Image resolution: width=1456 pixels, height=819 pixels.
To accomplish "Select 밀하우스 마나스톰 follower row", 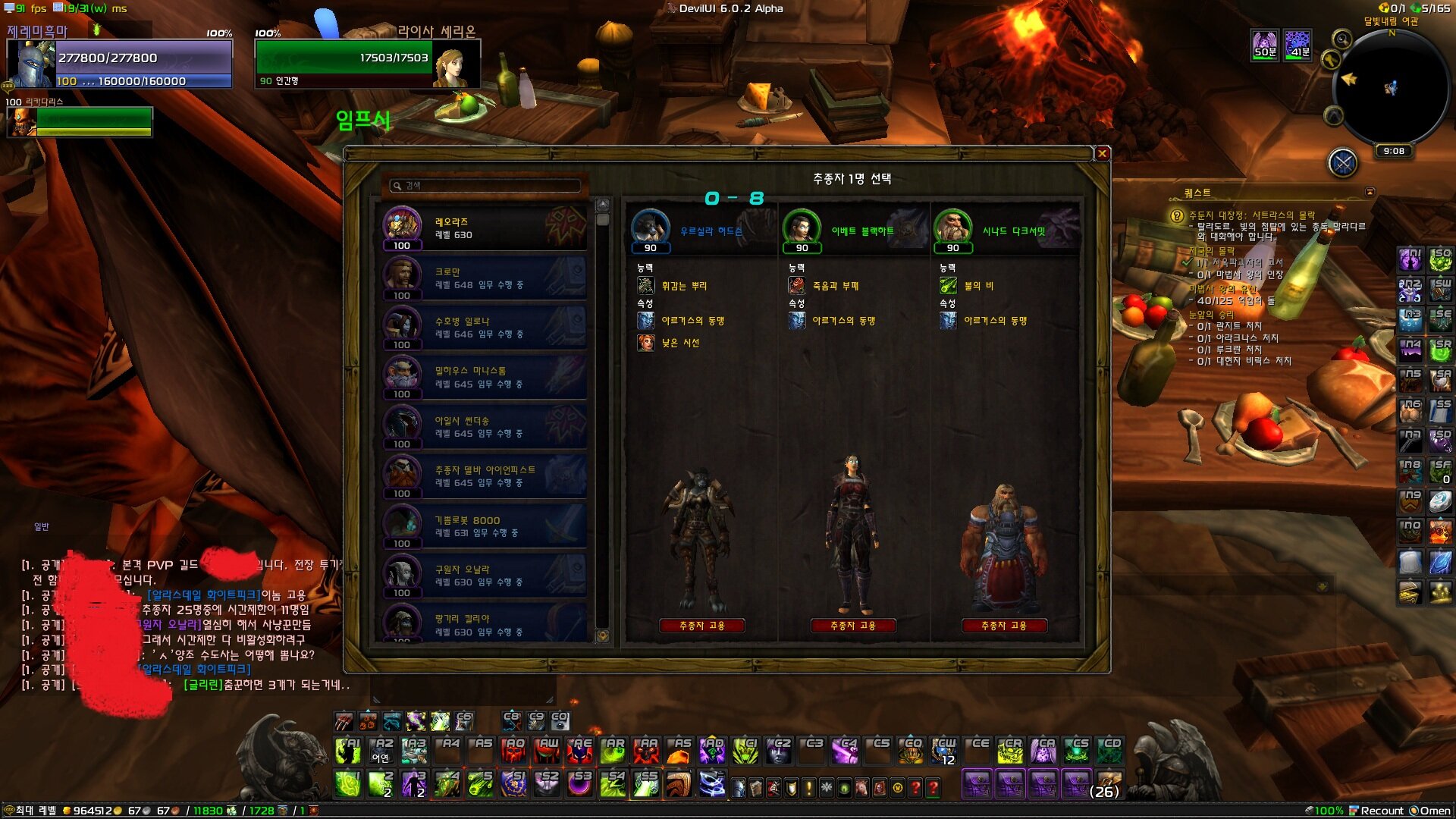I will click(485, 378).
